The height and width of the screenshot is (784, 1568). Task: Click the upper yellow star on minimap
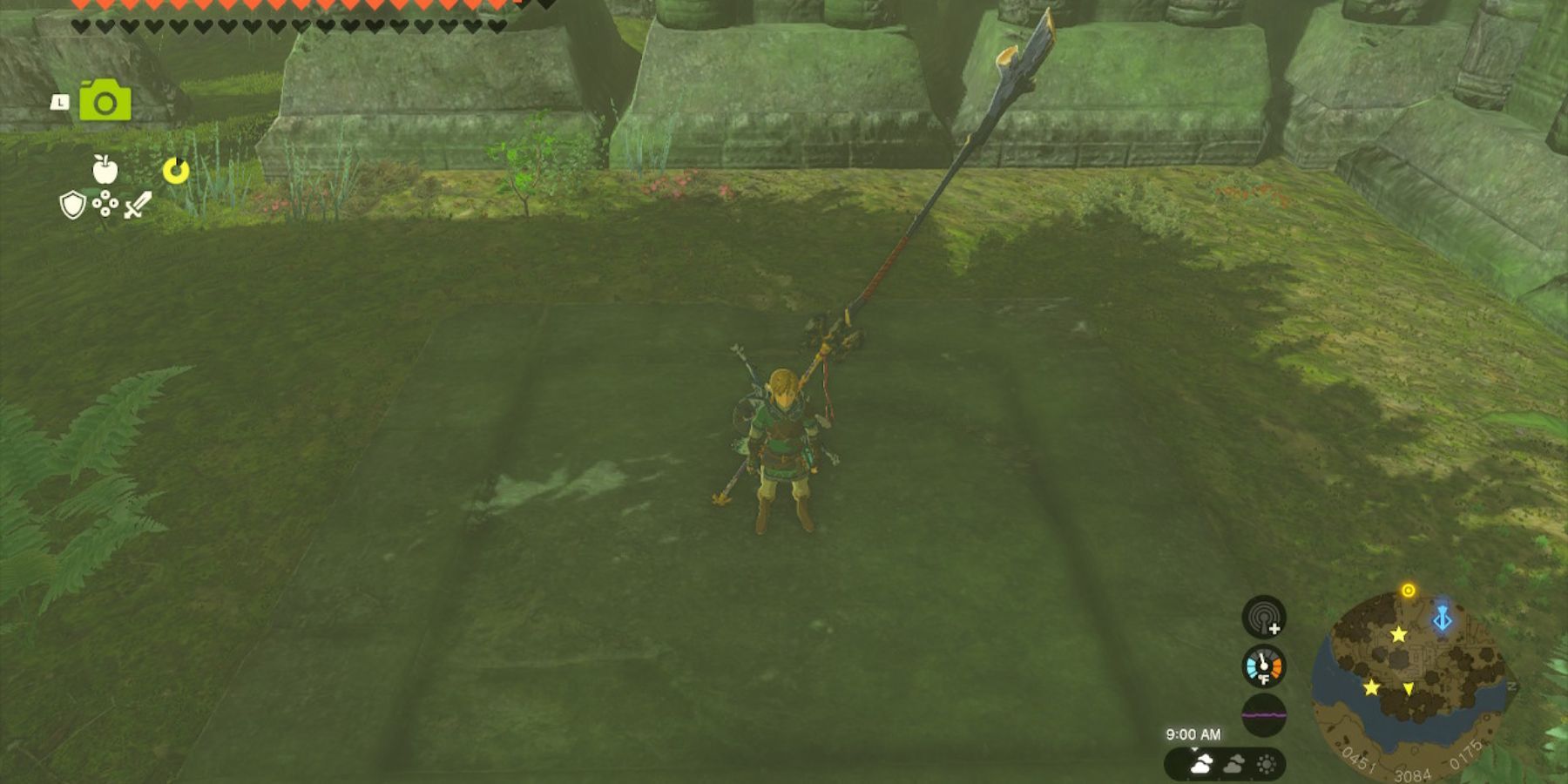click(x=1398, y=634)
